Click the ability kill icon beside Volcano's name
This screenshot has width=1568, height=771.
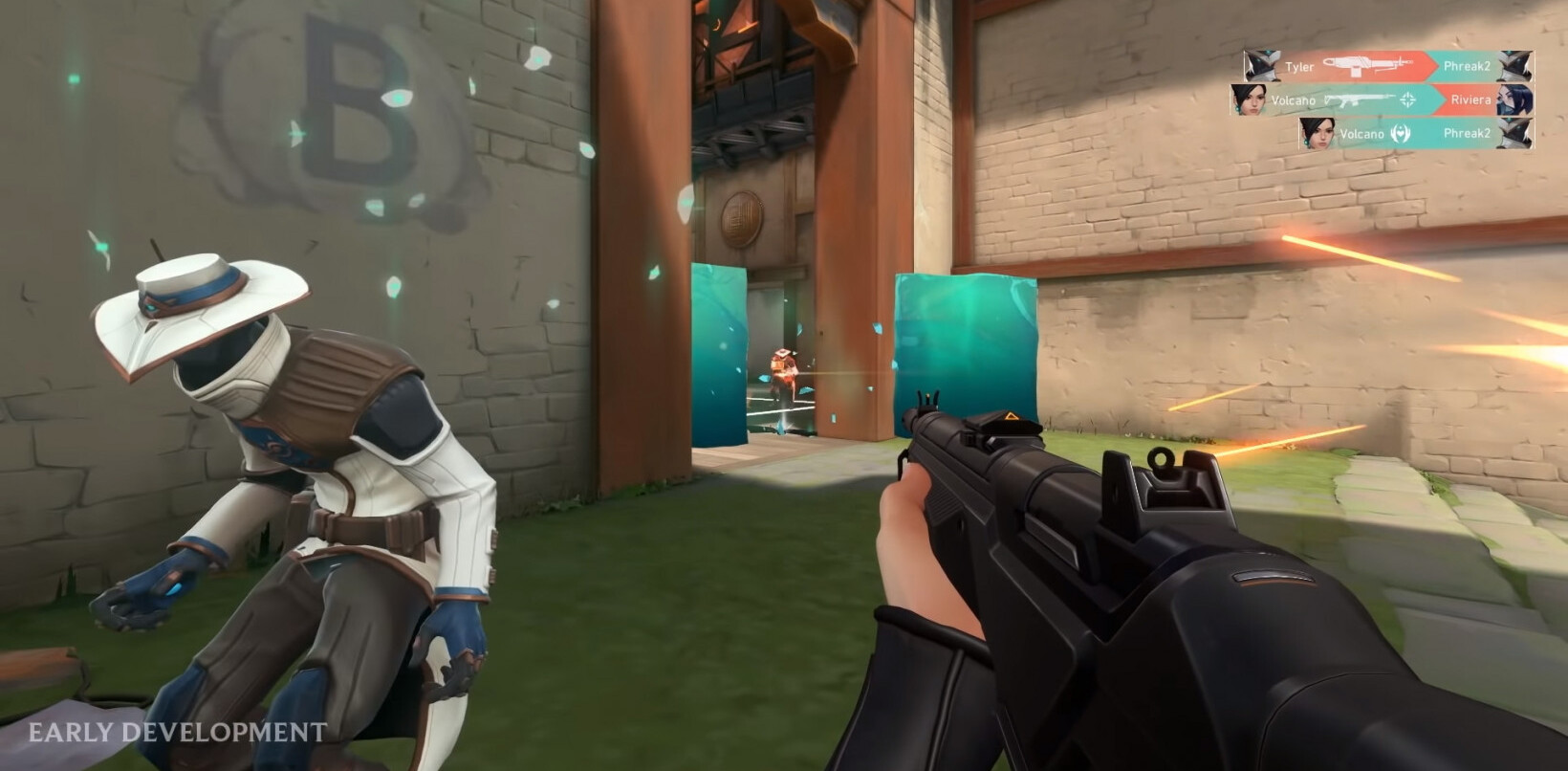tap(1401, 134)
